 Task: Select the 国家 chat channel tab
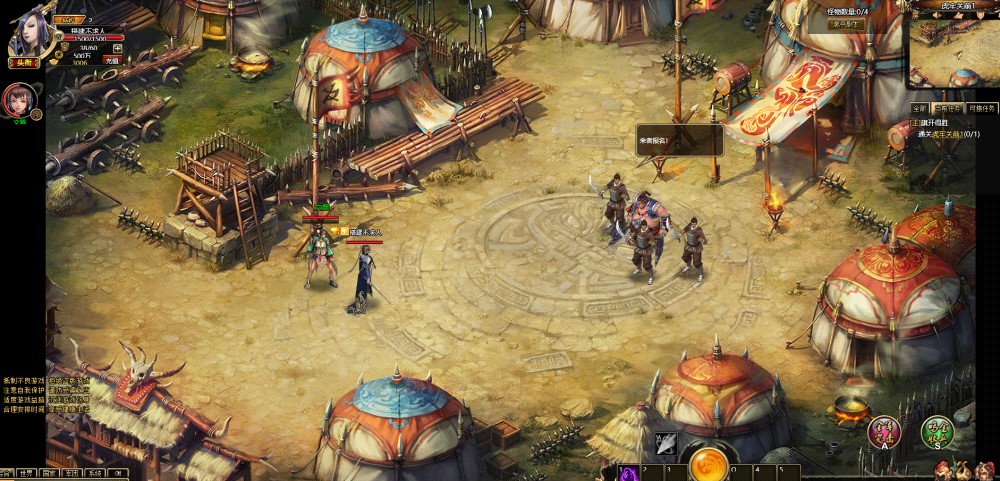49,473
